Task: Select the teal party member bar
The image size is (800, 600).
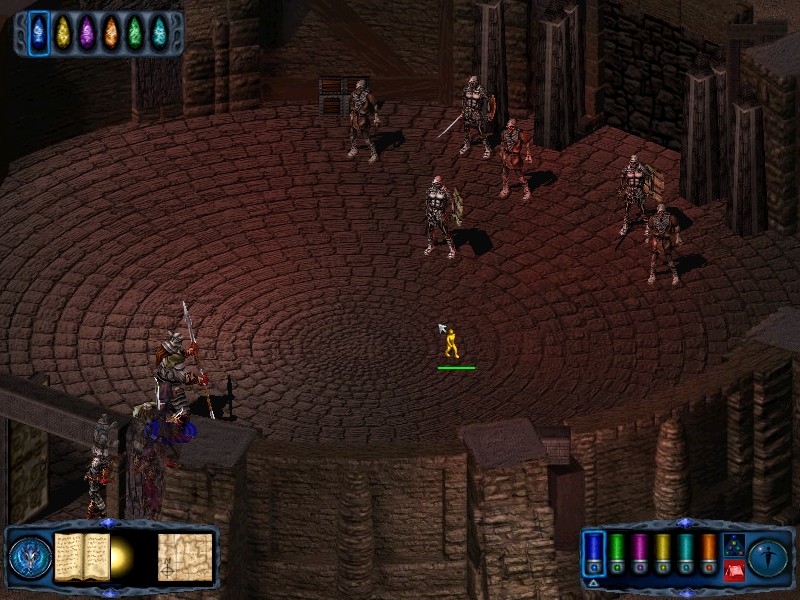Action: coord(686,553)
